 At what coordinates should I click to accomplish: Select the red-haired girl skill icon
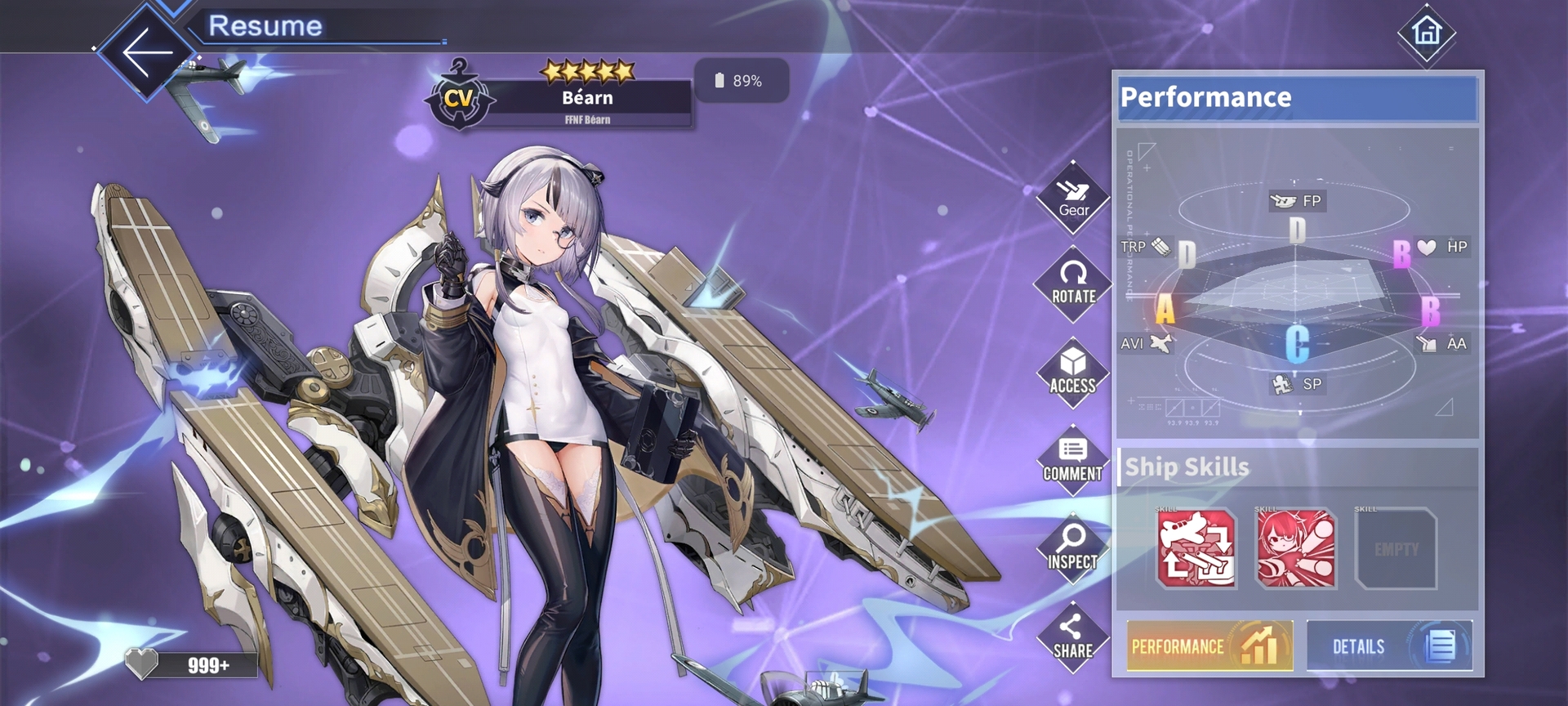(1296, 548)
